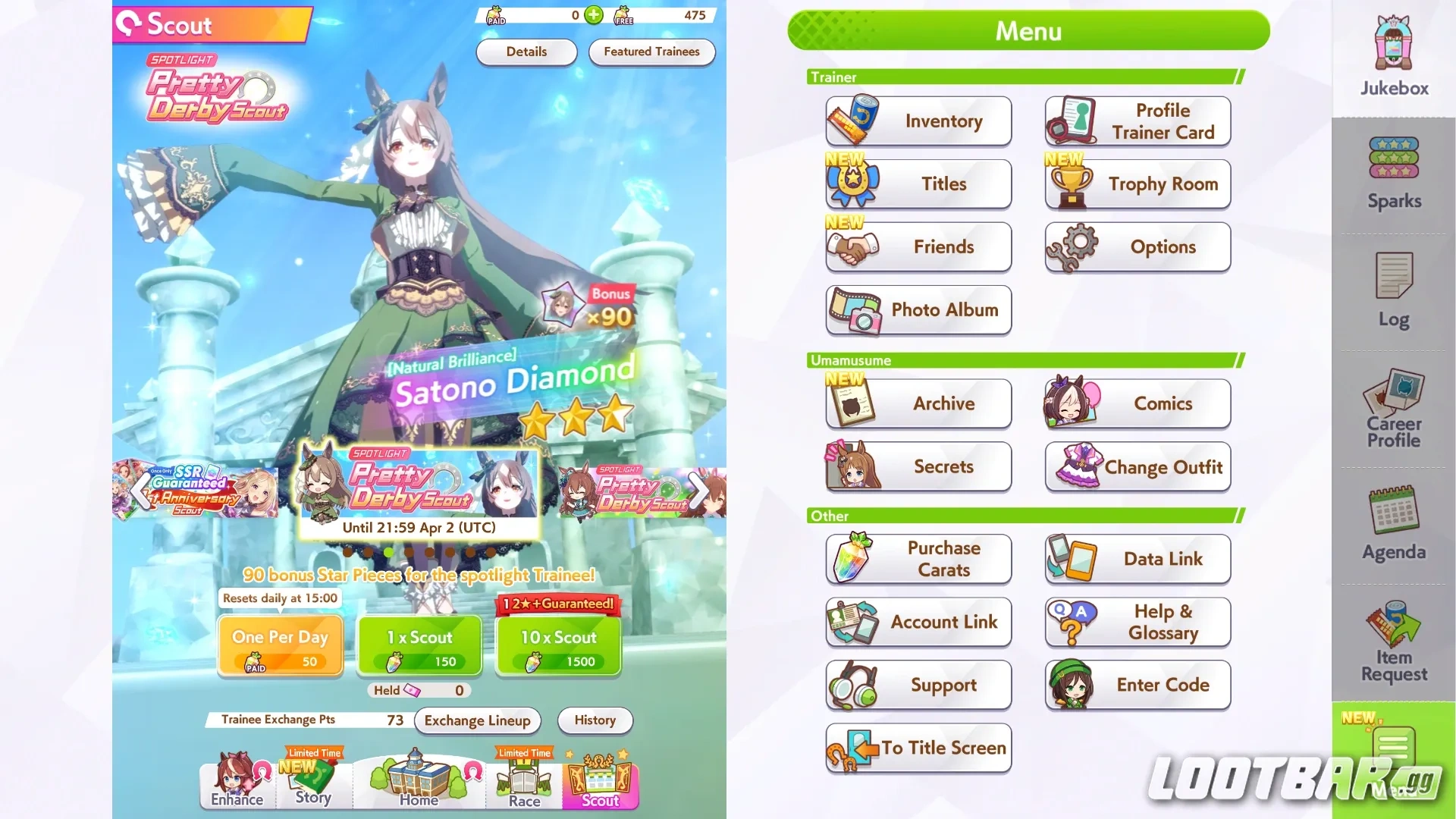This screenshot has width=1456, height=819.
Task: View scout History
Action: [x=595, y=720]
